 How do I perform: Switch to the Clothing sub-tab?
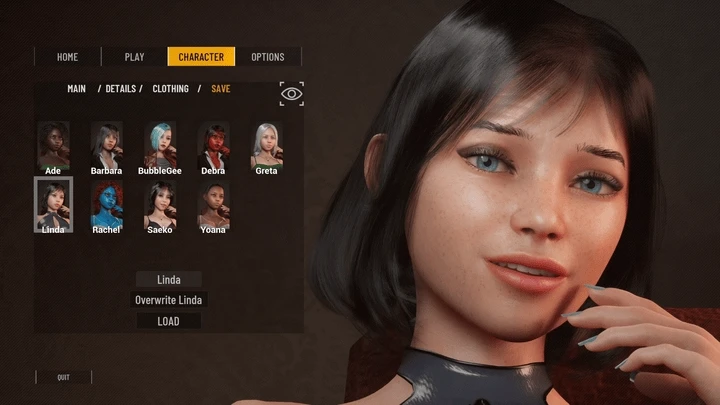pyautogui.click(x=170, y=89)
